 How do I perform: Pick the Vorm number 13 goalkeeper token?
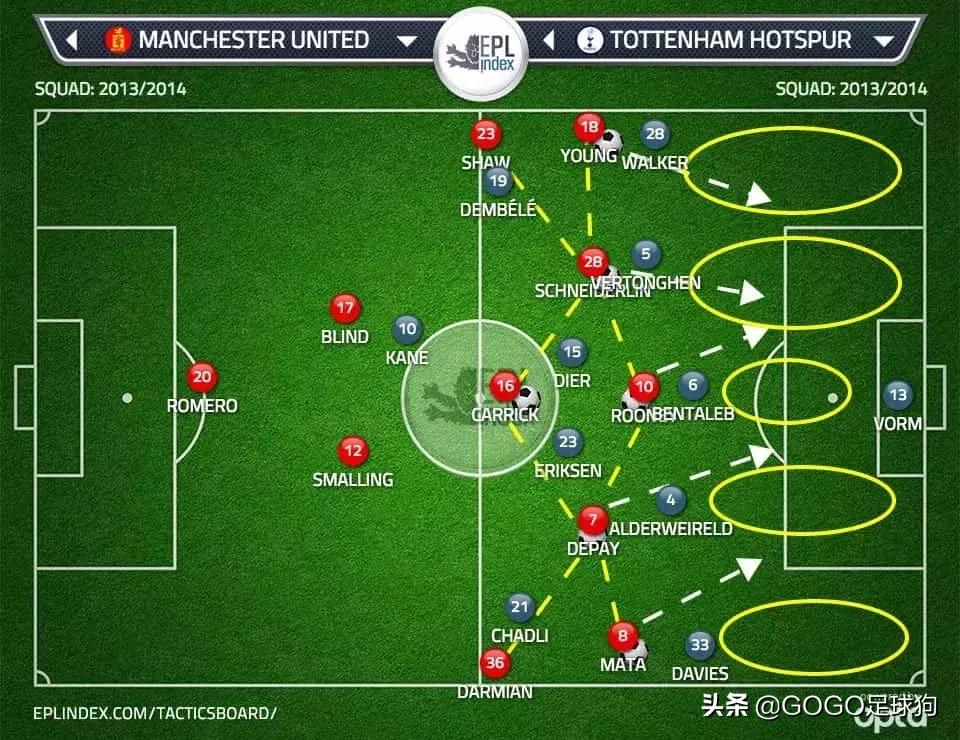pos(898,395)
